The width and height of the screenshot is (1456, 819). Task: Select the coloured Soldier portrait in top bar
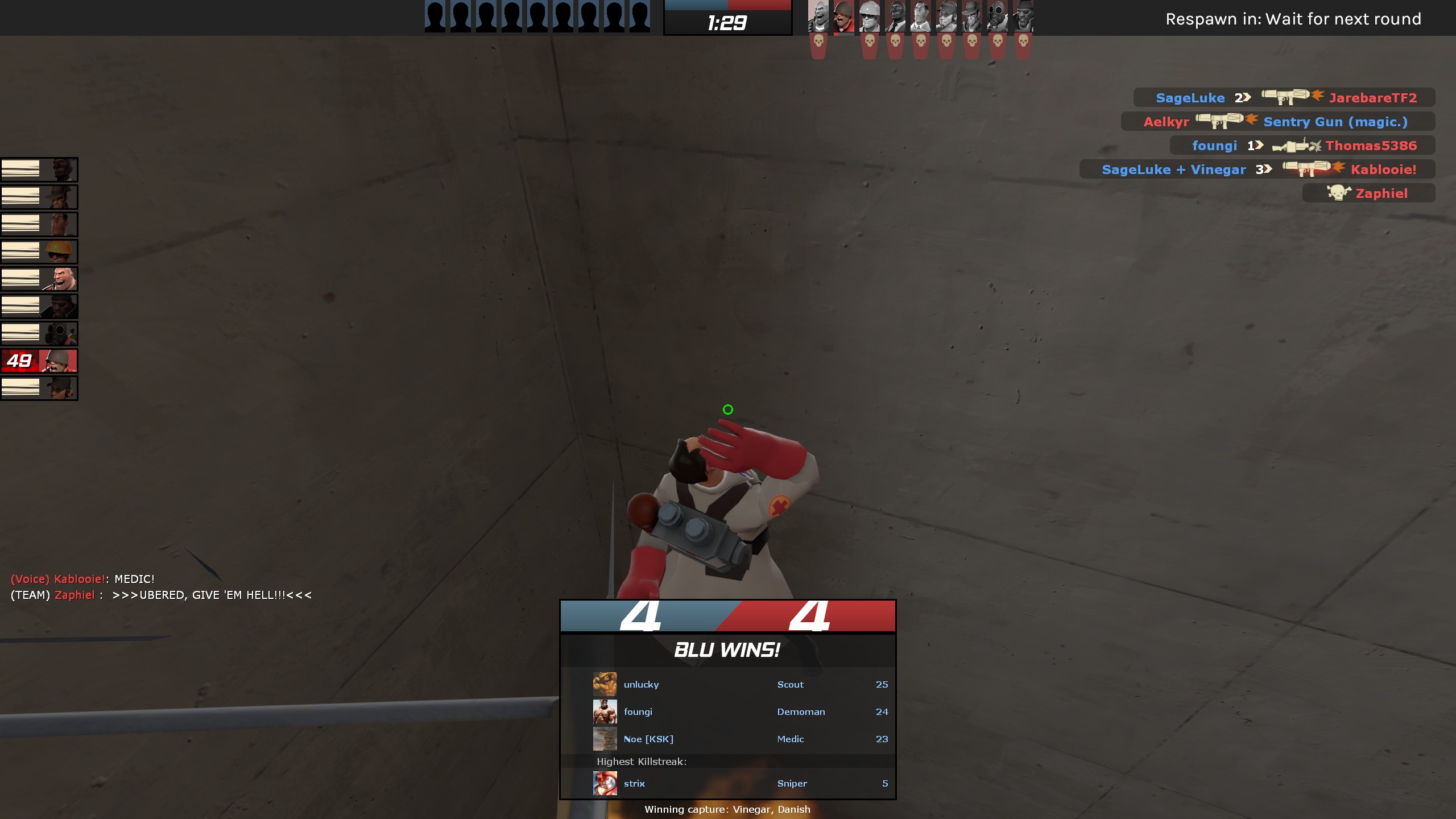843,17
